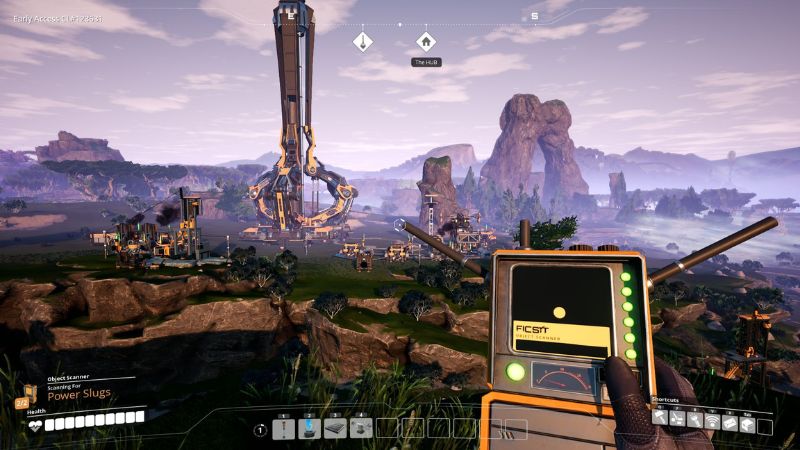The width and height of the screenshot is (800, 450).
Task: Select the machine item in hotbar slot 4
Action: (362, 429)
